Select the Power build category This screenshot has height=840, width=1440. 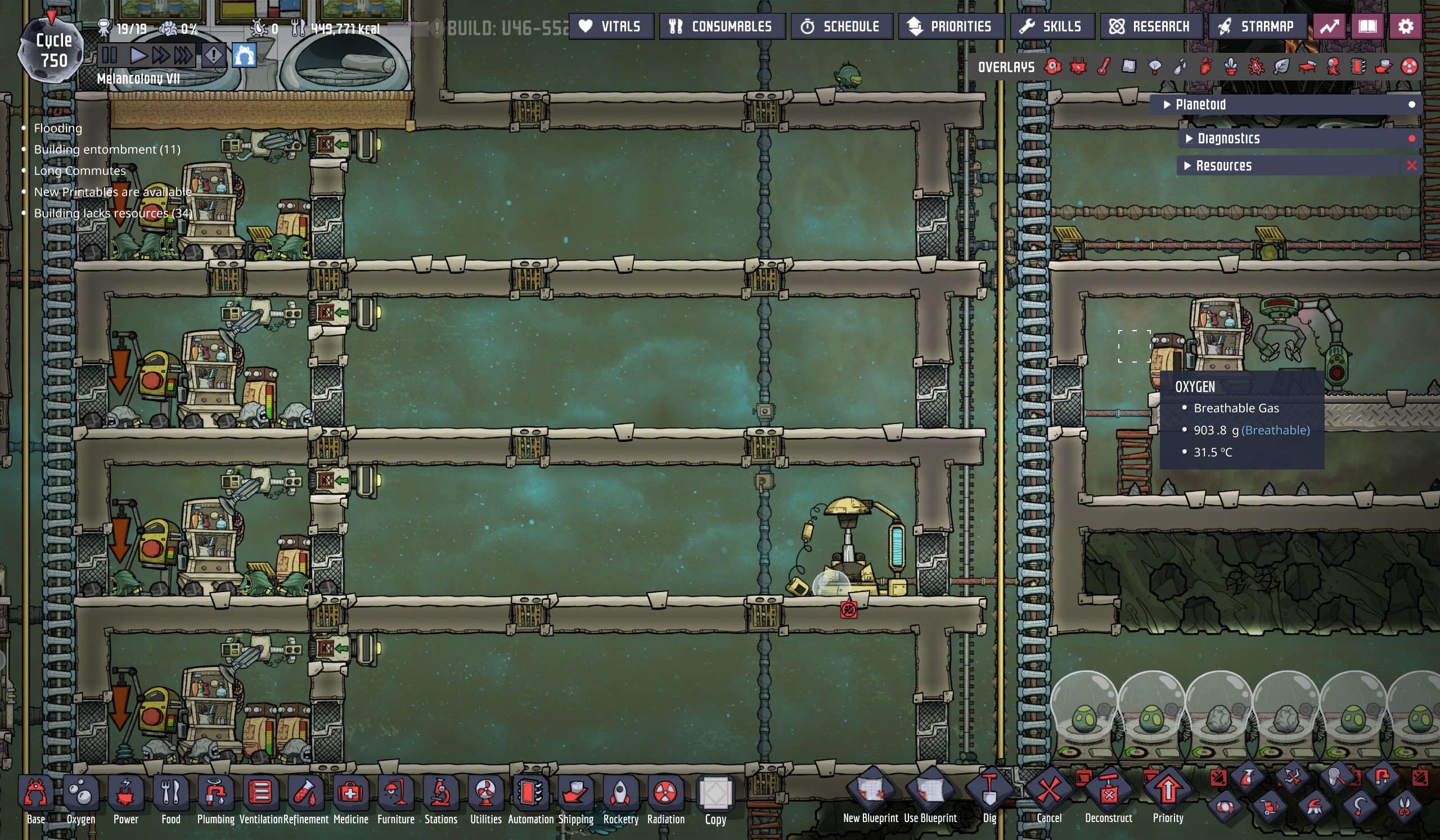coord(125,800)
